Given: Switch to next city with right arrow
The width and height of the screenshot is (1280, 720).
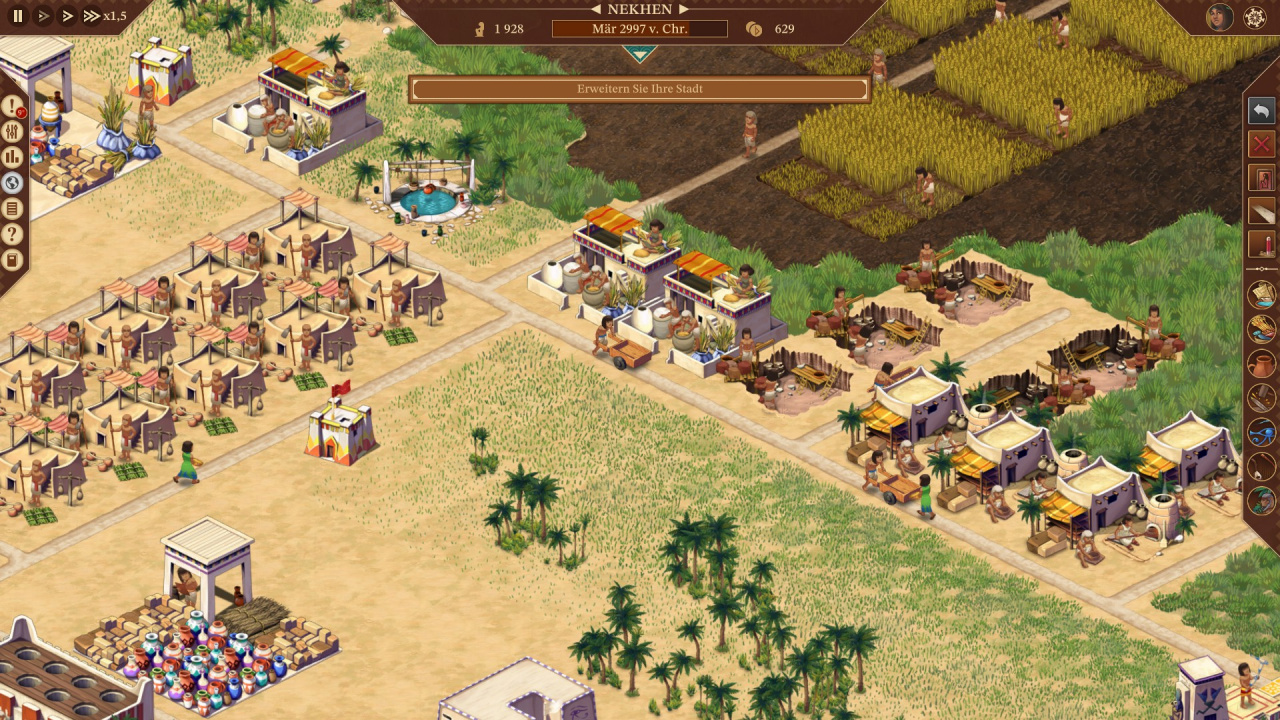Looking at the screenshot, I should 684,9.
